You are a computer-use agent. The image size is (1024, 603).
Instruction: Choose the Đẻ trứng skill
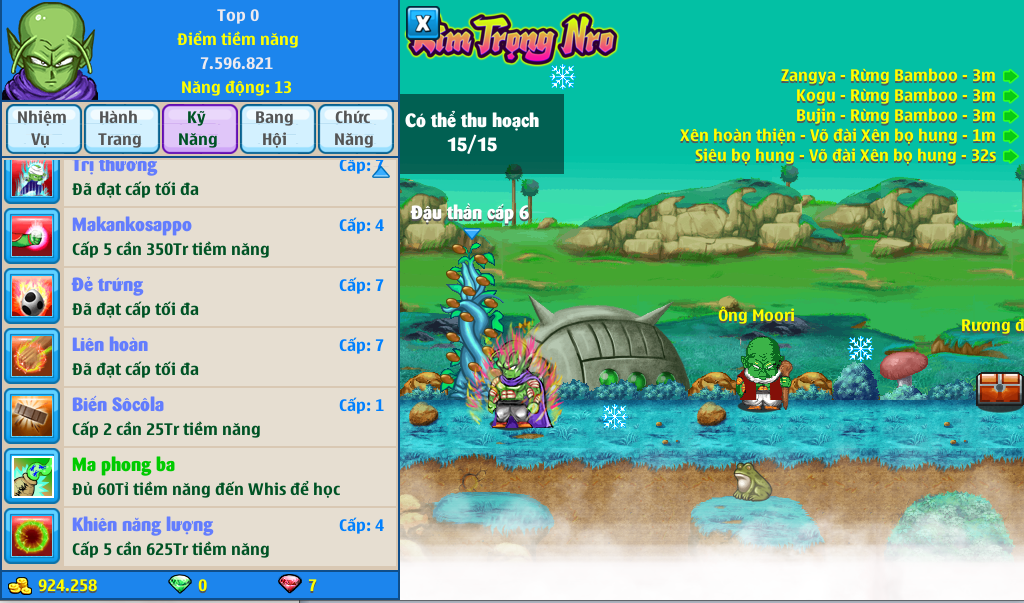click(x=200, y=297)
